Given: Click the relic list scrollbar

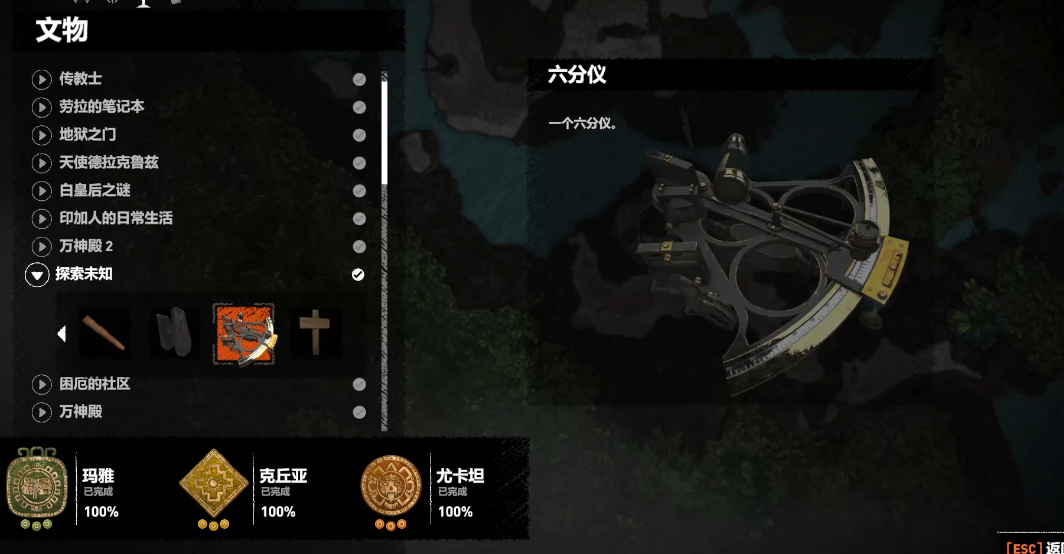Looking at the screenshot, I should pos(384,130).
